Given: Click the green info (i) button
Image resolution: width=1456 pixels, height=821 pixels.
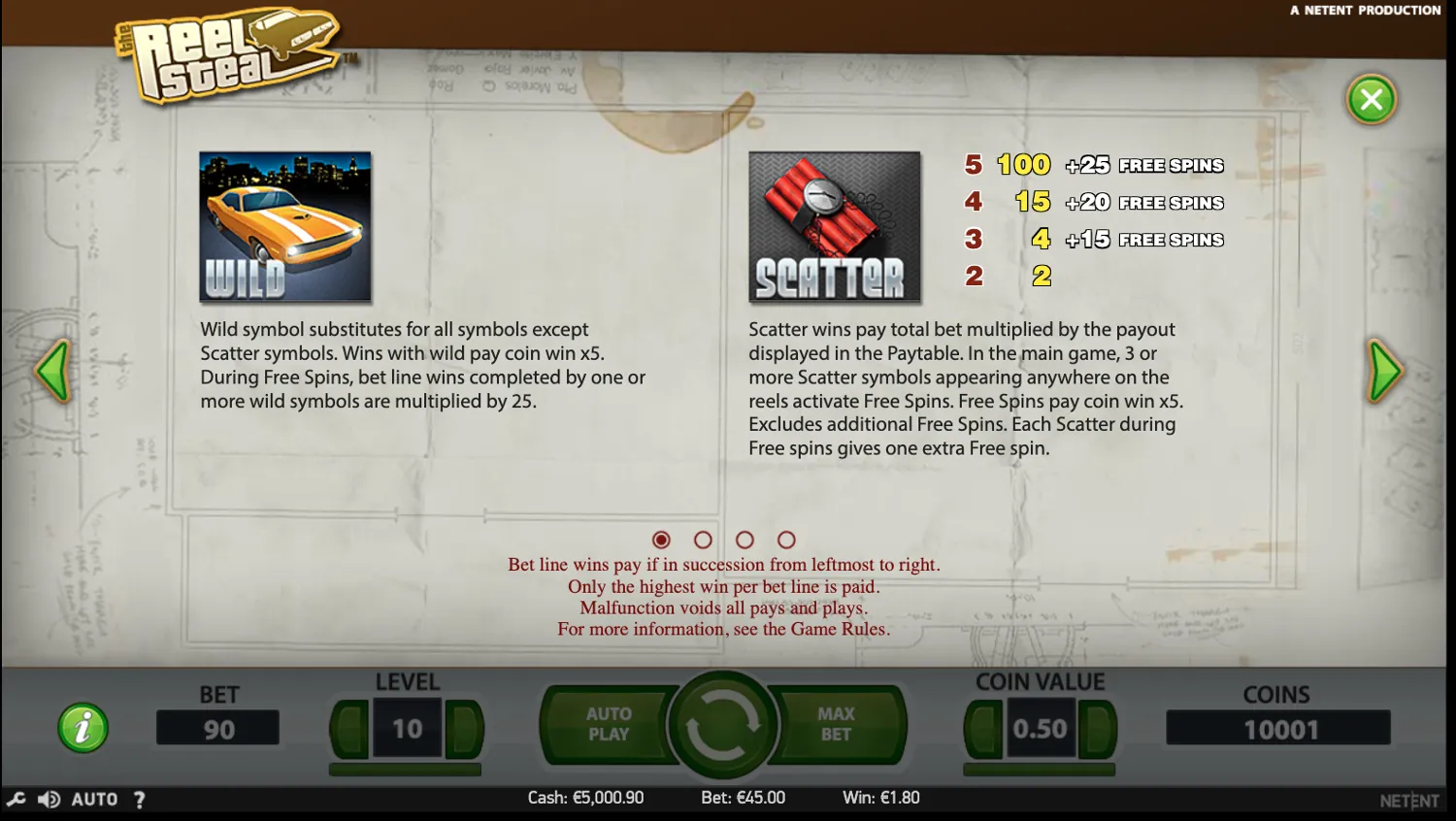Looking at the screenshot, I should [83, 728].
